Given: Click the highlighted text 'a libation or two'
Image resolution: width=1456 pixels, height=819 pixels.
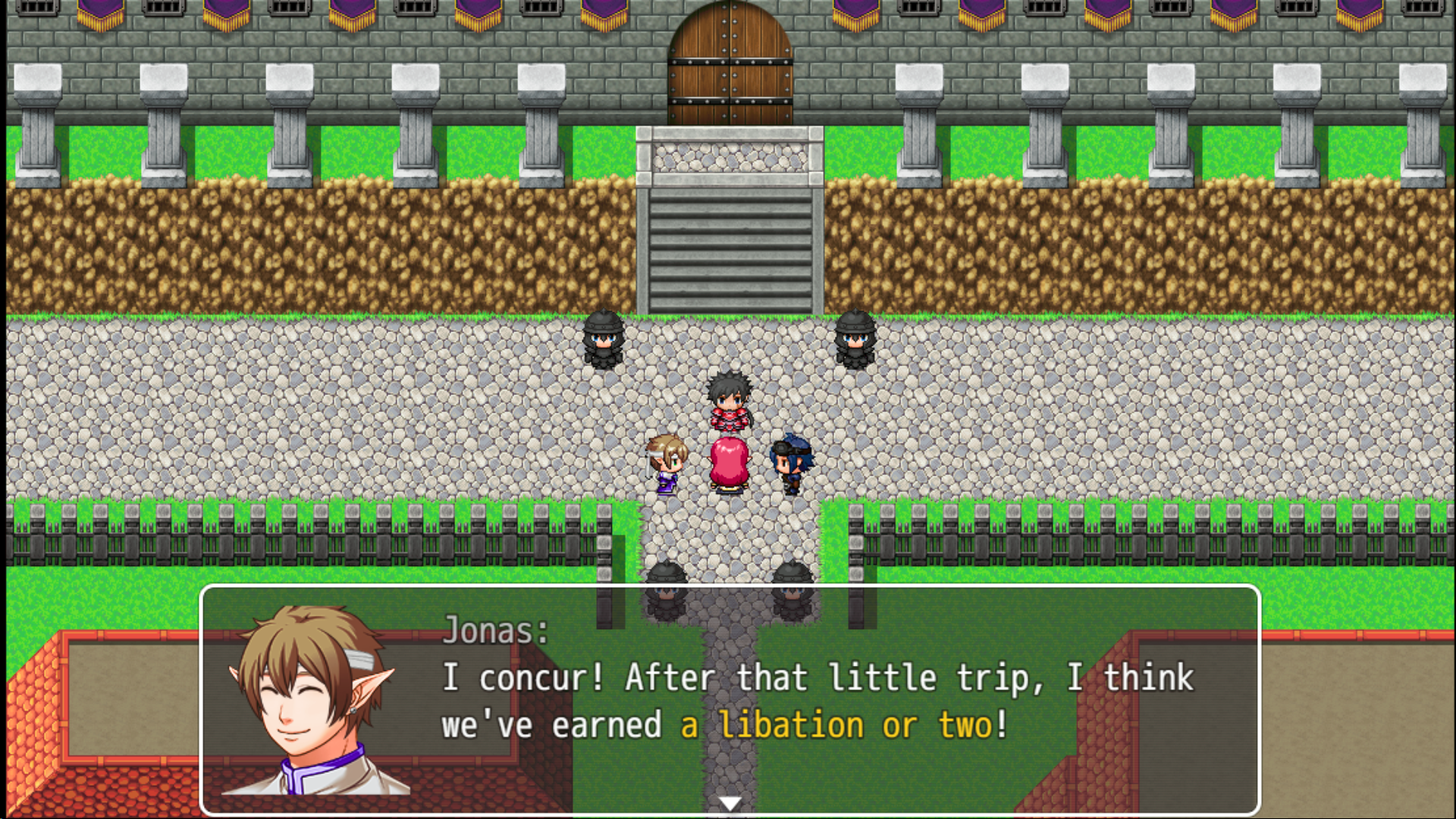Looking at the screenshot, I should point(842,724).
